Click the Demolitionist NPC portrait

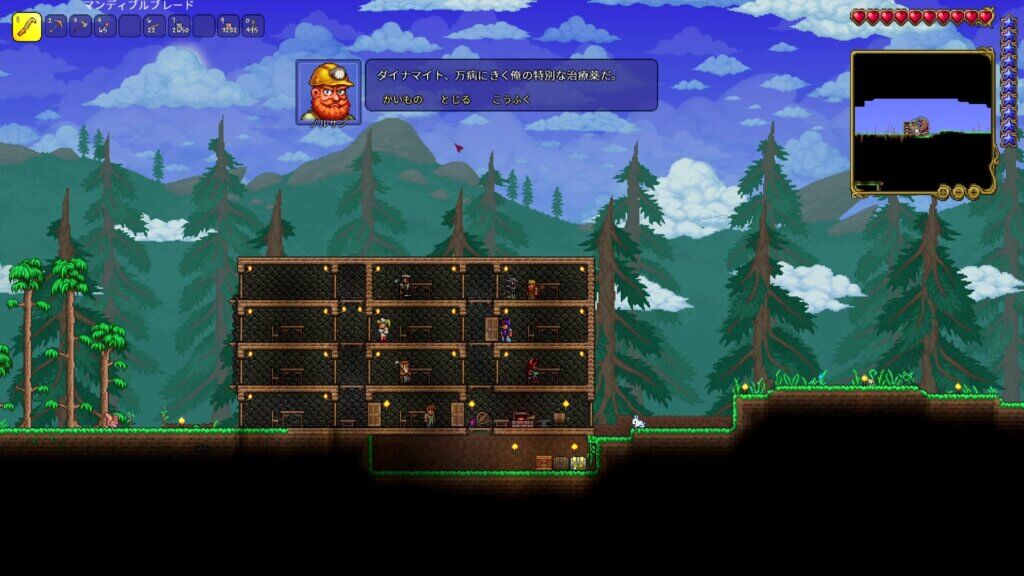(x=328, y=92)
